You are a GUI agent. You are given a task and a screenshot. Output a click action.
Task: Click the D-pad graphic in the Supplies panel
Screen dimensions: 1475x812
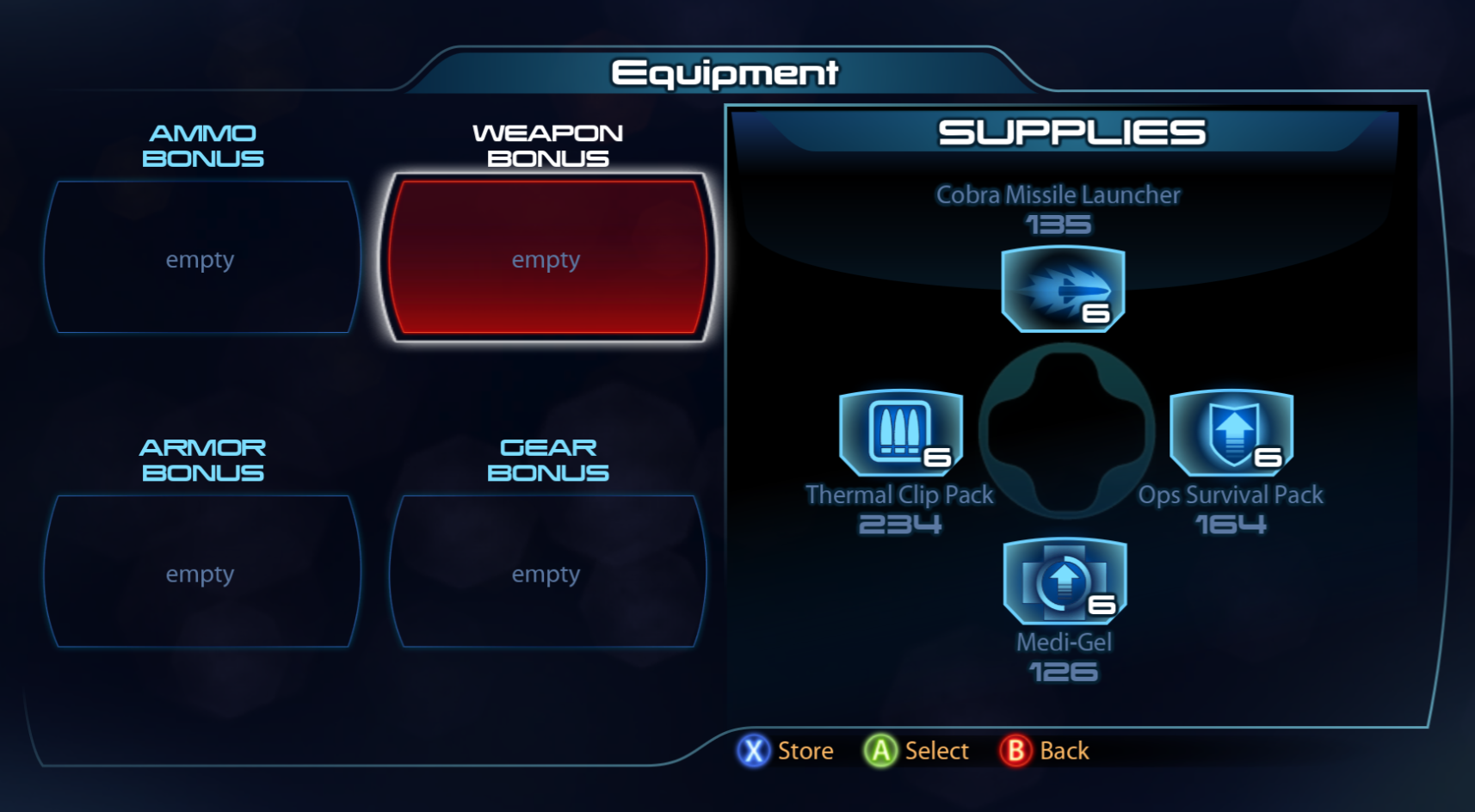click(1064, 436)
